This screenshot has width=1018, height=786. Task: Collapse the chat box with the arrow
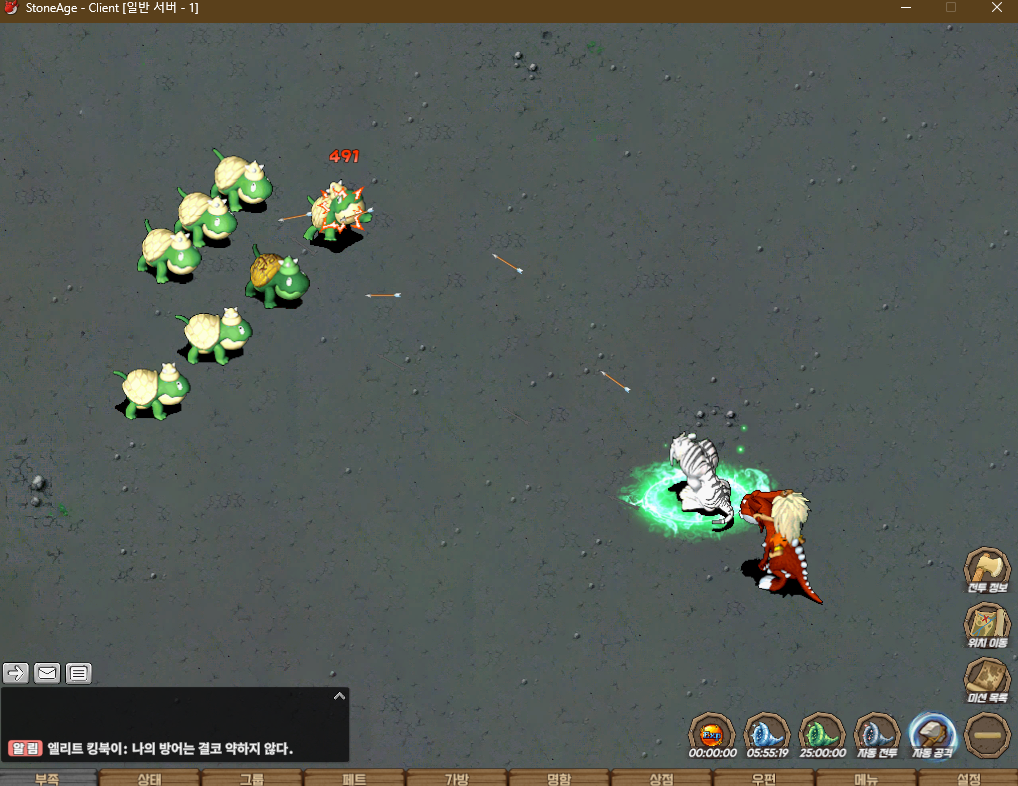pyautogui.click(x=339, y=695)
